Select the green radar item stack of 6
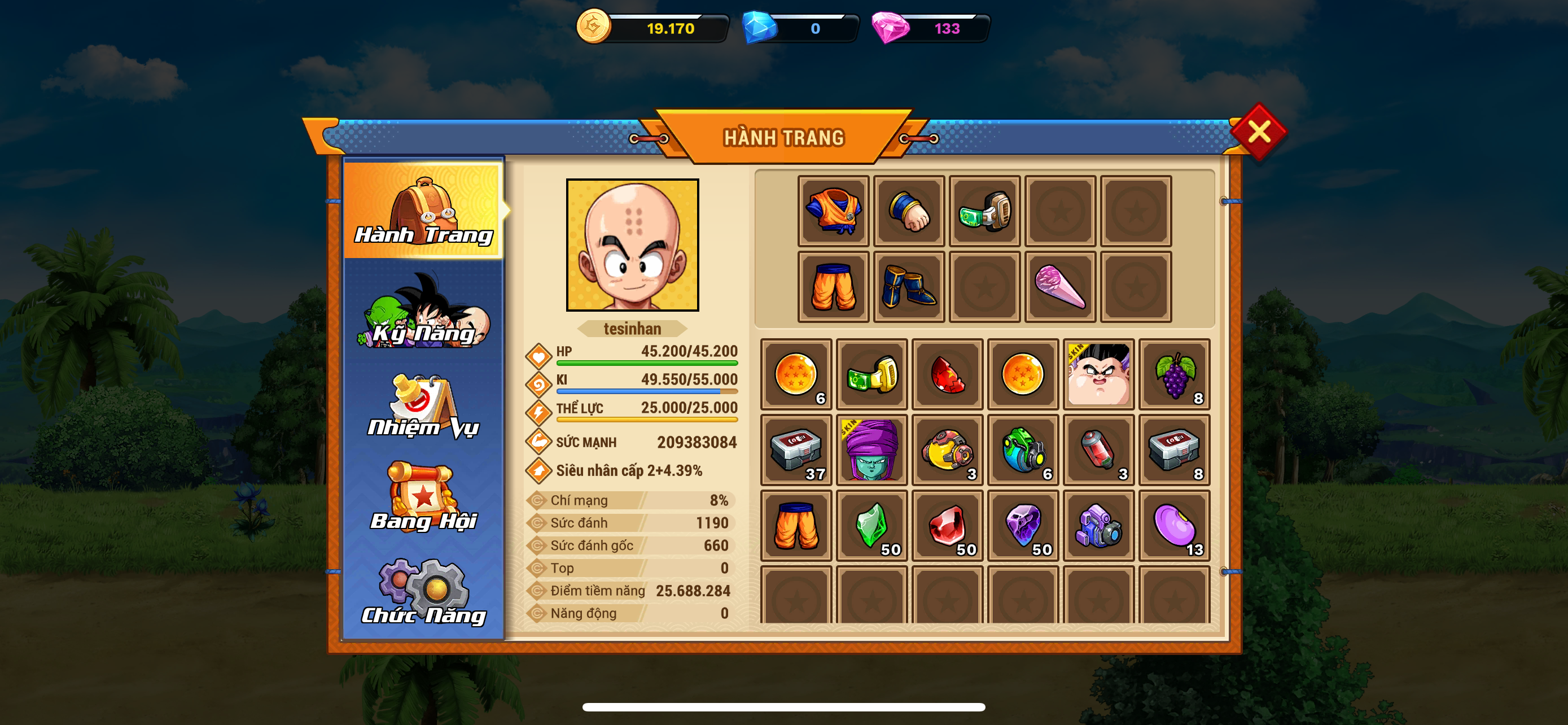The image size is (1568, 725). coord(1023,450)
